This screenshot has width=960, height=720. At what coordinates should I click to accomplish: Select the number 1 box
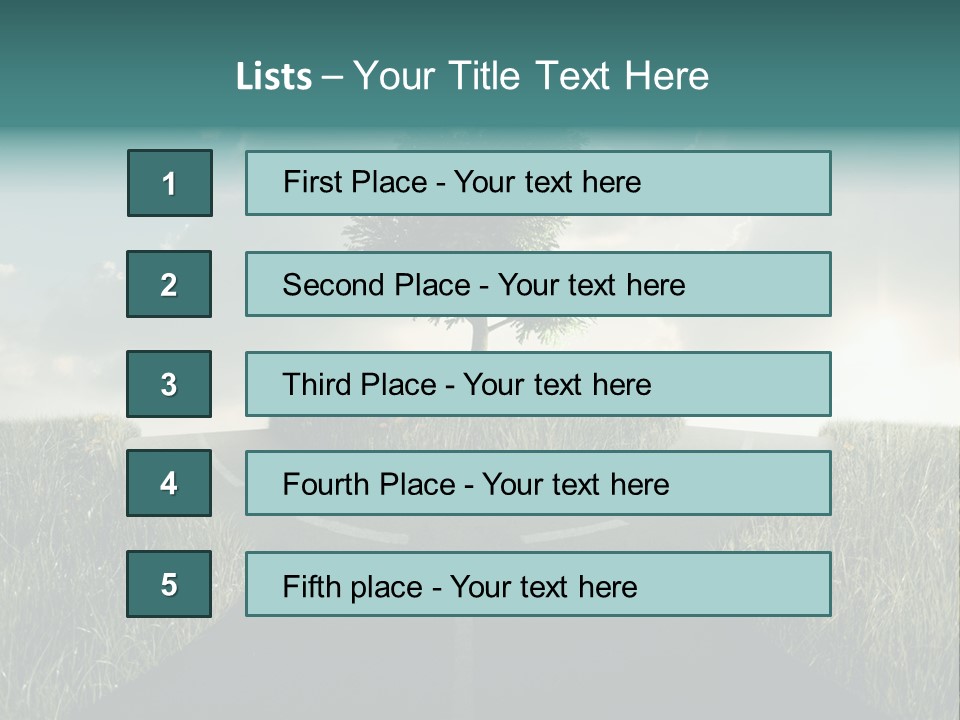170,183
